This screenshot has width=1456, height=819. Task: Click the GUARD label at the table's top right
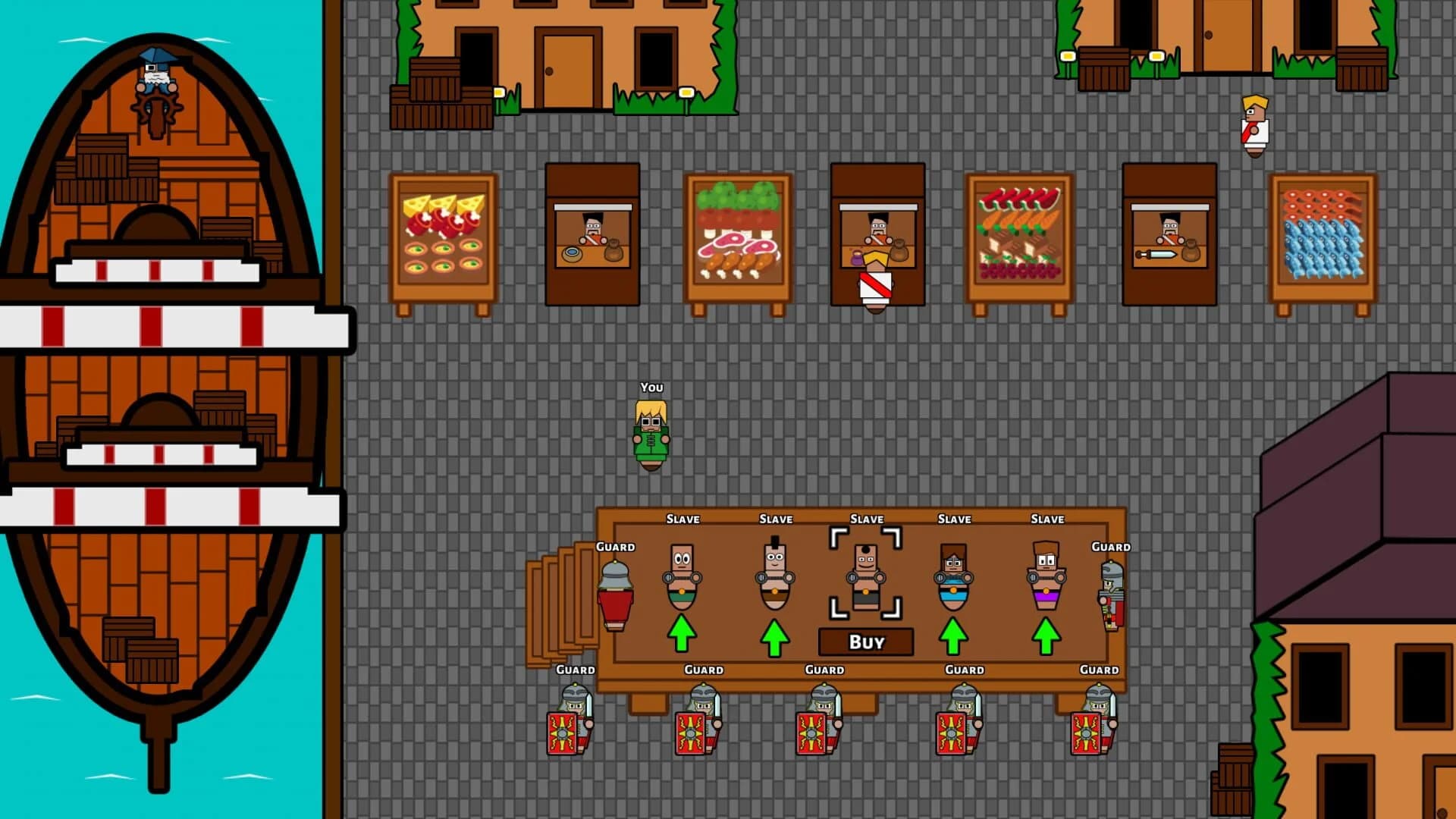point(1112,546)
